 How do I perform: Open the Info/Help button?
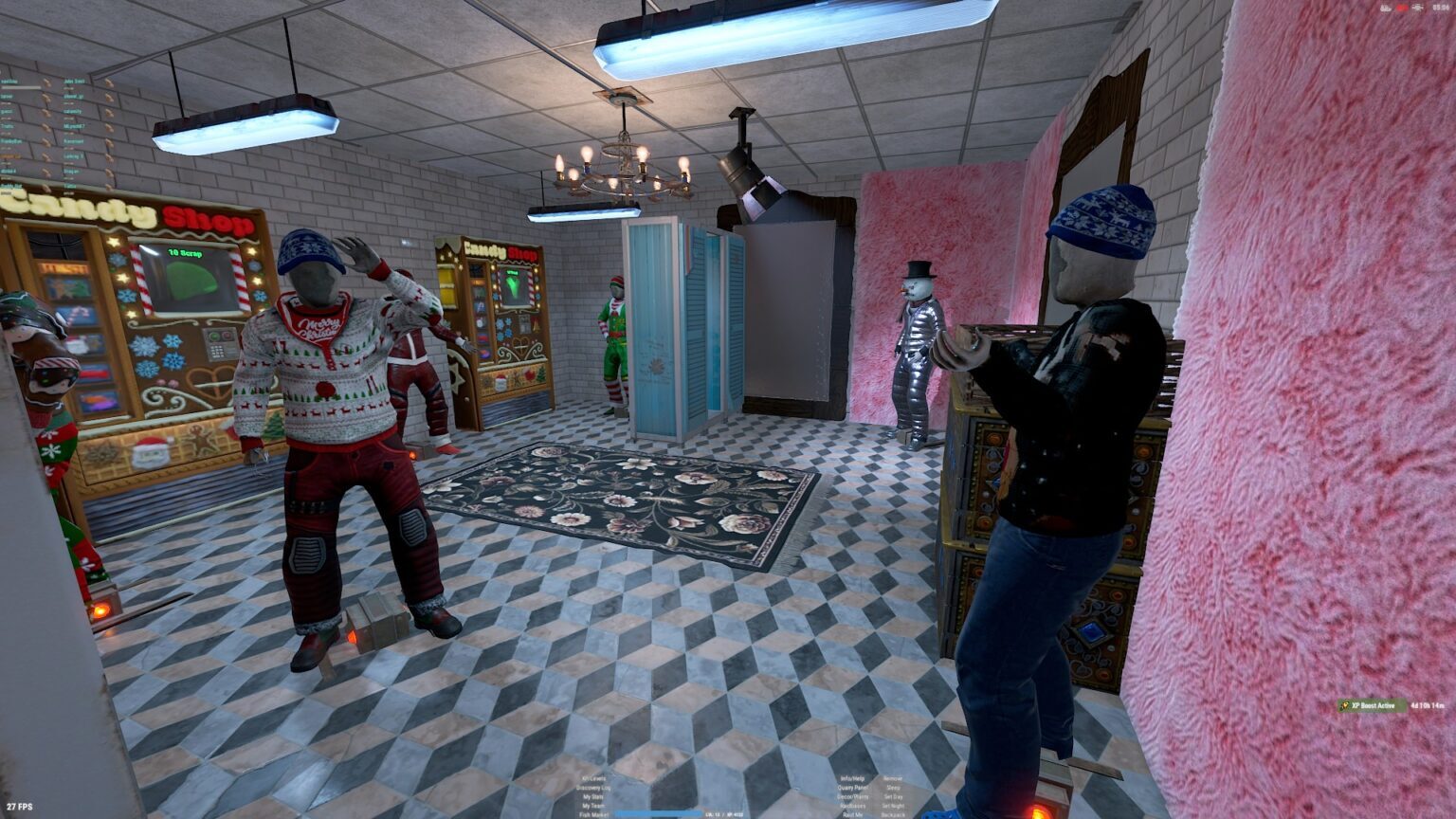(x=852, y=779)
